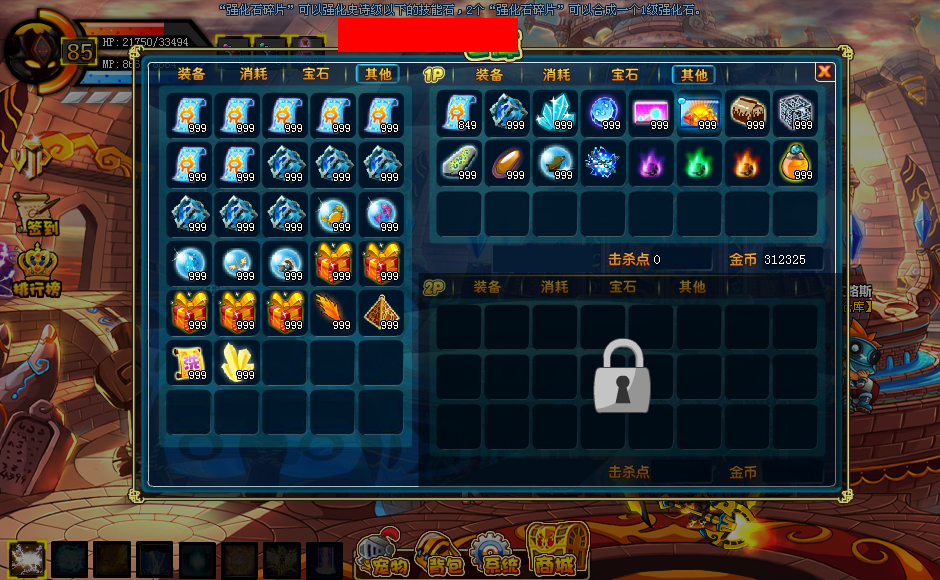Screen dimensions: 940x580
Task: Show the left panel 宝石 tab
Action: point(316,74)
